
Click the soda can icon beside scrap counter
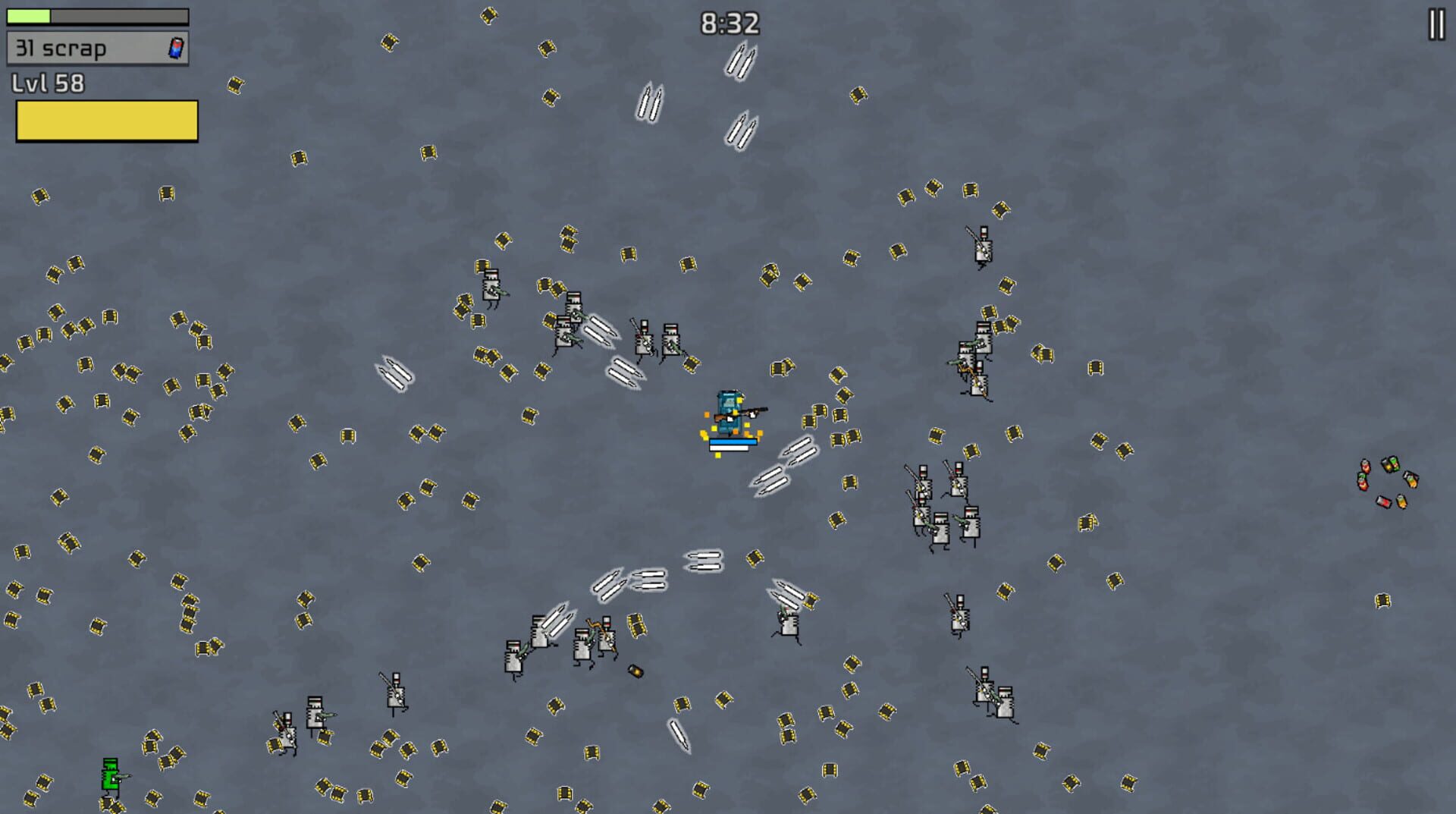(177, 48)
